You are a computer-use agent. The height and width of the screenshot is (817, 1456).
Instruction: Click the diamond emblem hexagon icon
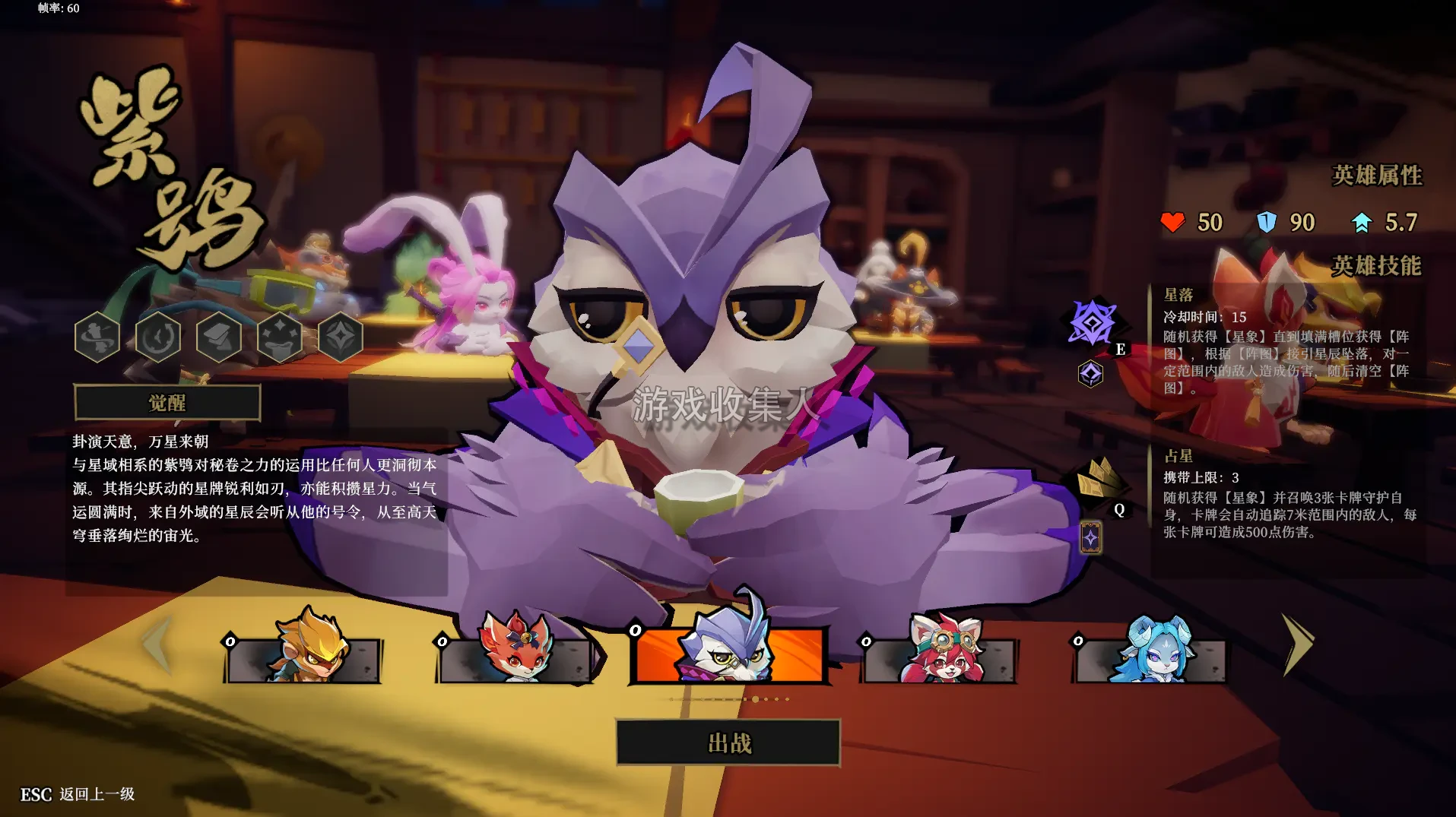tap(339, 337)
